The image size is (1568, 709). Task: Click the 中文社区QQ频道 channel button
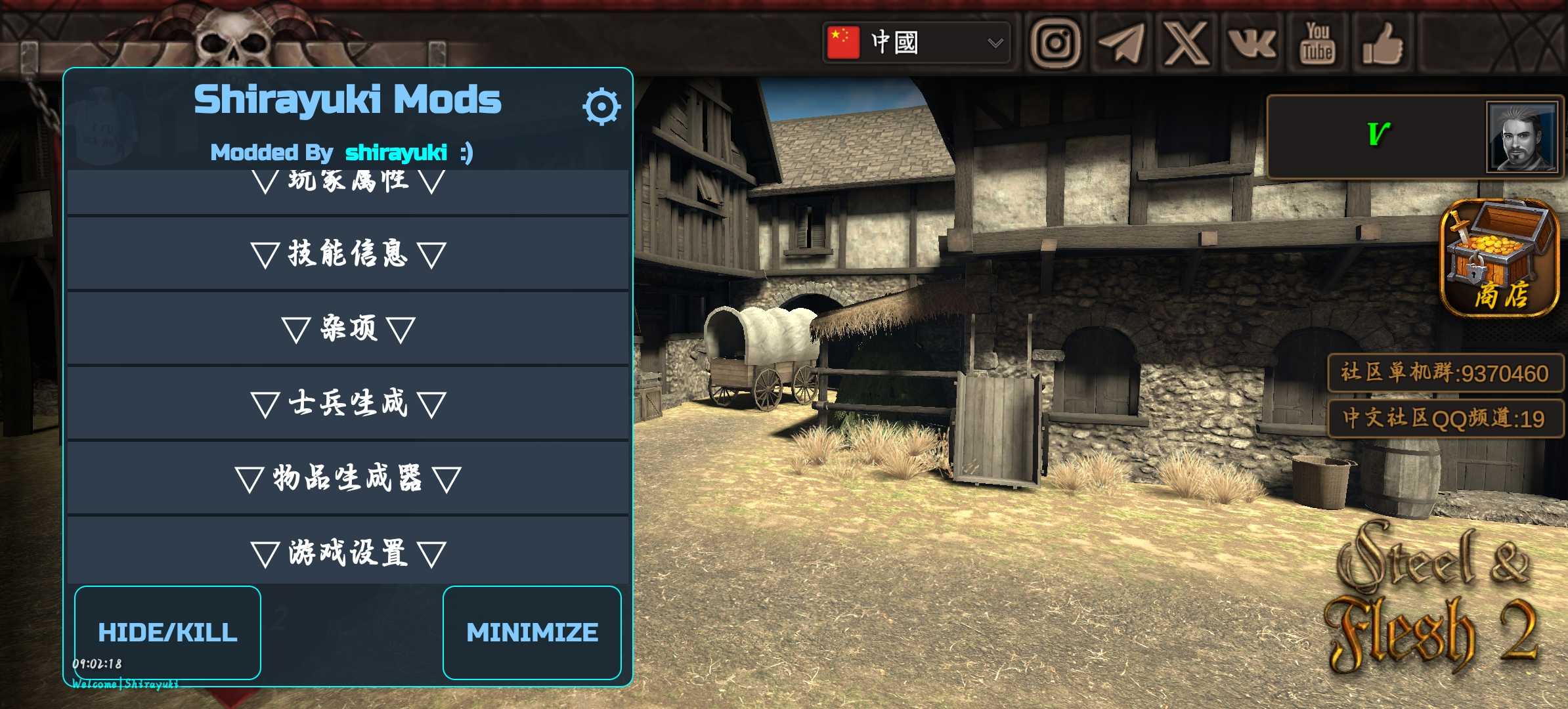(1445, 418)
